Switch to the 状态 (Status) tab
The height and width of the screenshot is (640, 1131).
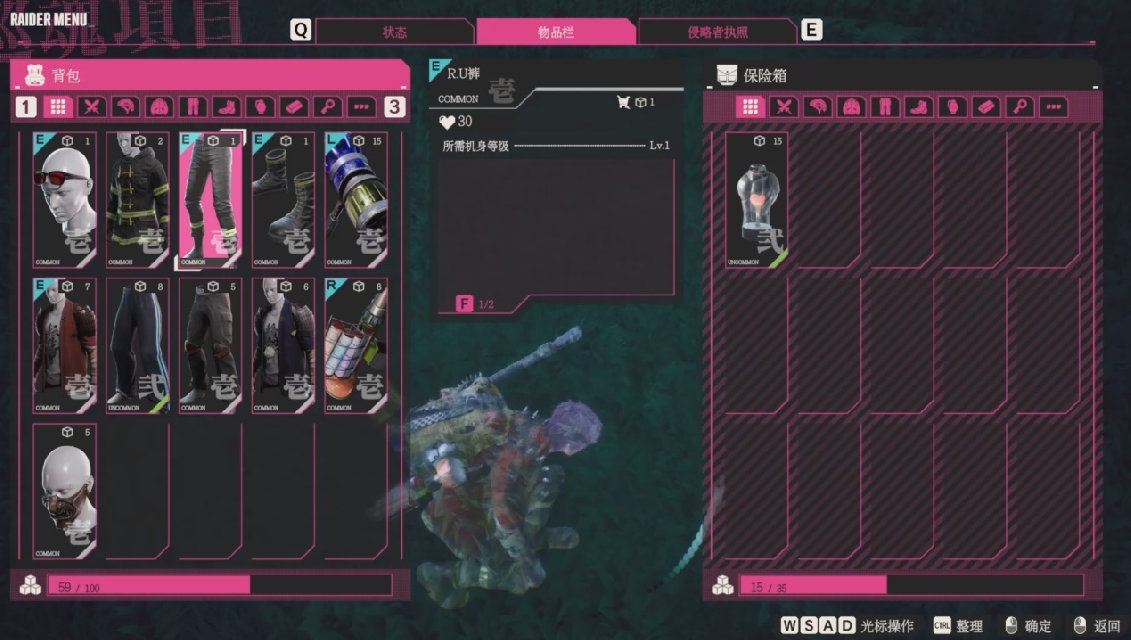(395, 32)
